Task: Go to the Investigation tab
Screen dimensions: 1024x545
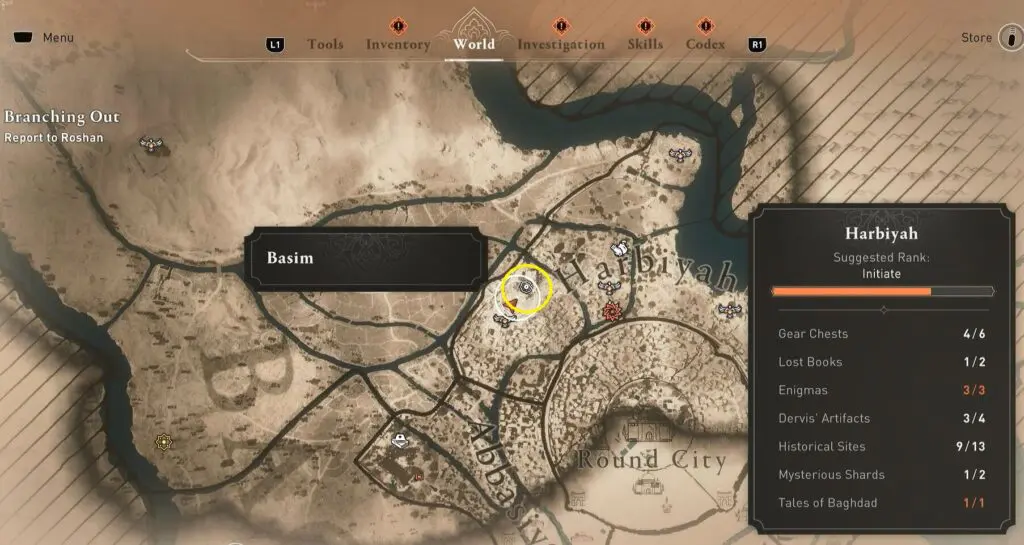Action: 561,44
